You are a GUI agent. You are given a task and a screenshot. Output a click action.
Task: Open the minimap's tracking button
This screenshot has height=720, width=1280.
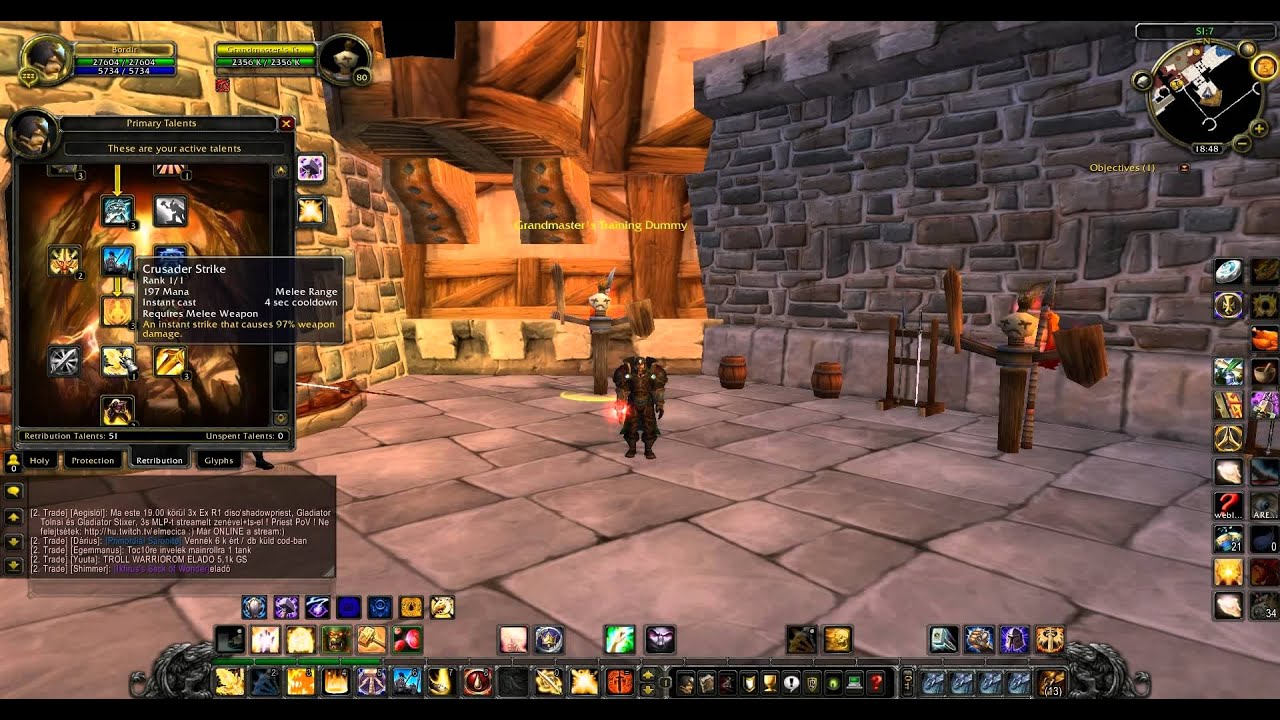[x=1141, y=79]
